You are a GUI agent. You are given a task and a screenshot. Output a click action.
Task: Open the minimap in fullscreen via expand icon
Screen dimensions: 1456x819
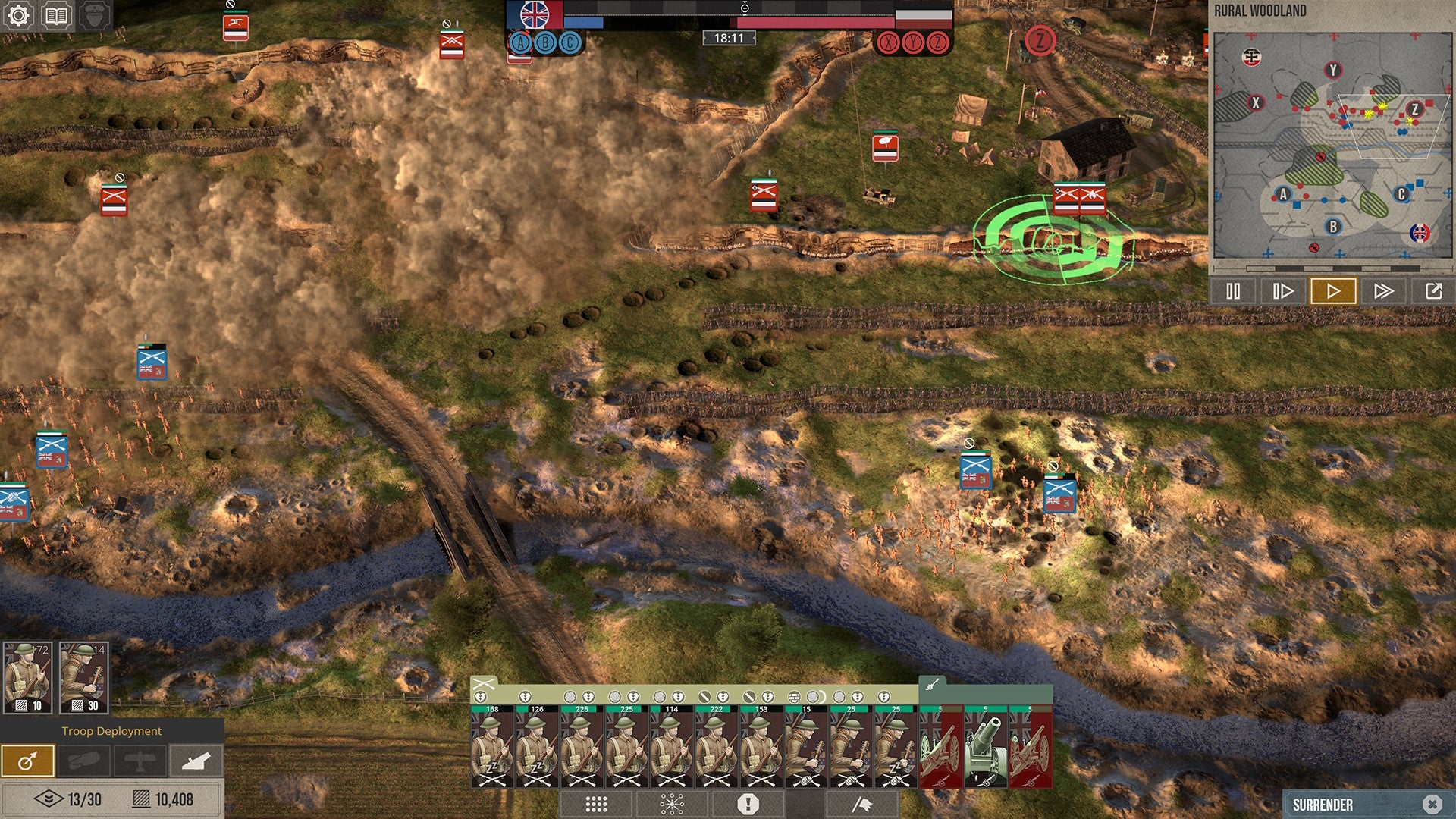(1436, 290)
